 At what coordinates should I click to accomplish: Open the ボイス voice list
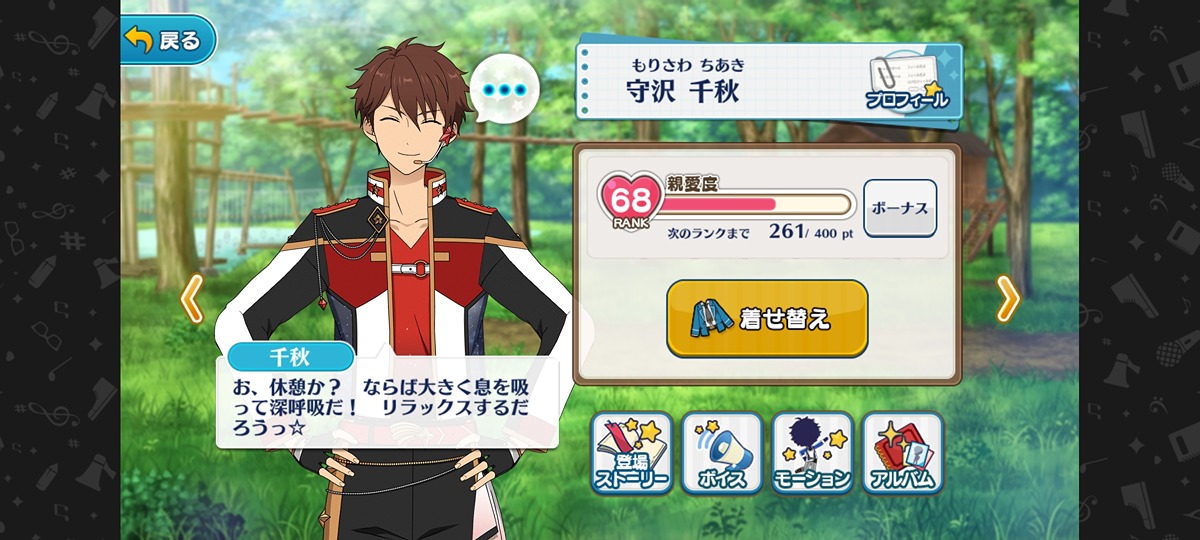pyautogui.click(x=721, y=453)
